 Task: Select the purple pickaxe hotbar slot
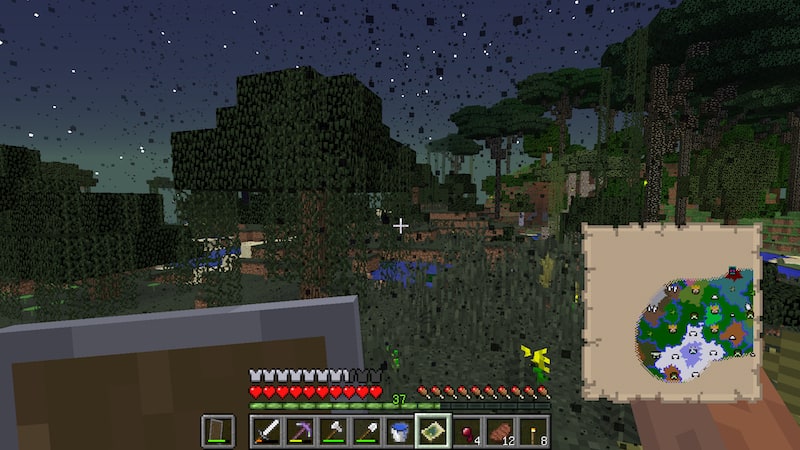(299, 431)
